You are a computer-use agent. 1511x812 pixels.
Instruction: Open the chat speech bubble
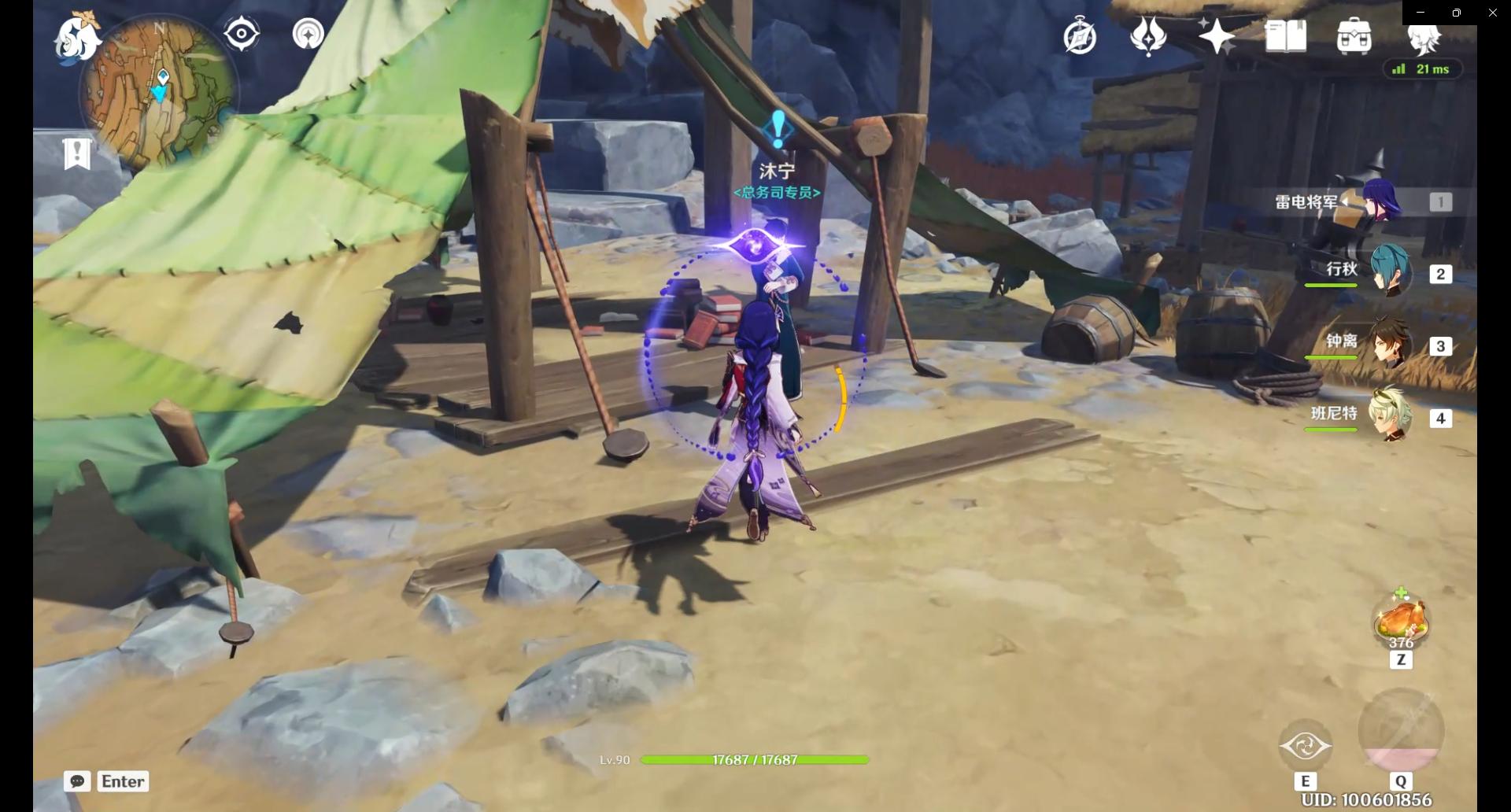click(x=77, y=781)
